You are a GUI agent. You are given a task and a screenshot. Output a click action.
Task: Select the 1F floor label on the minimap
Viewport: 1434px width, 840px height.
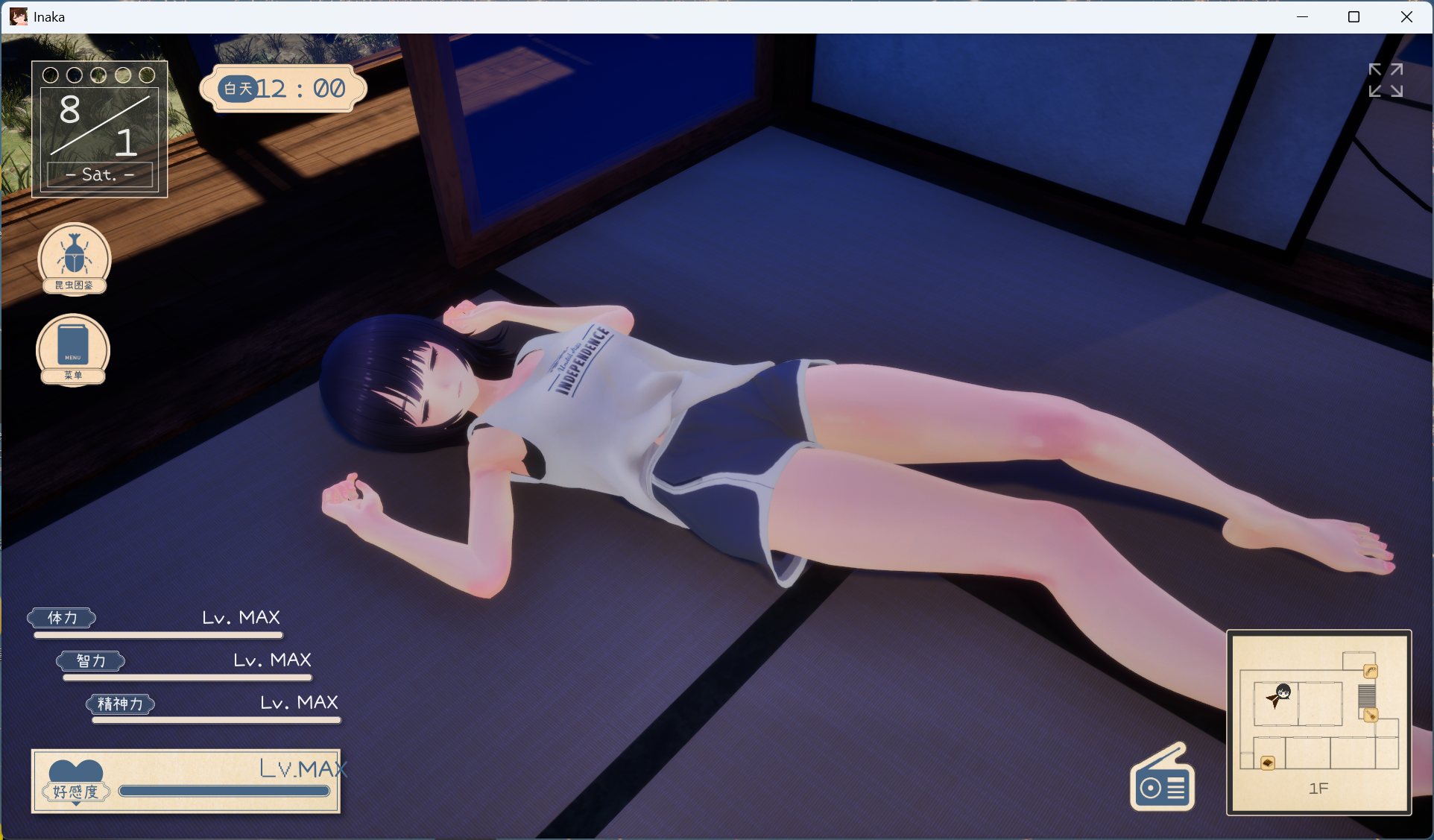coord(1319,788)
